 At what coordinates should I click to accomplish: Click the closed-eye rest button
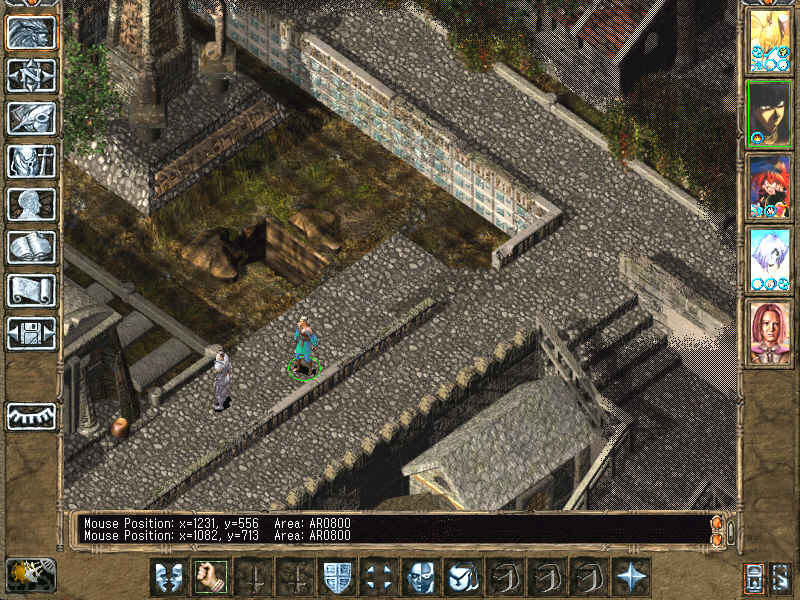31,416
